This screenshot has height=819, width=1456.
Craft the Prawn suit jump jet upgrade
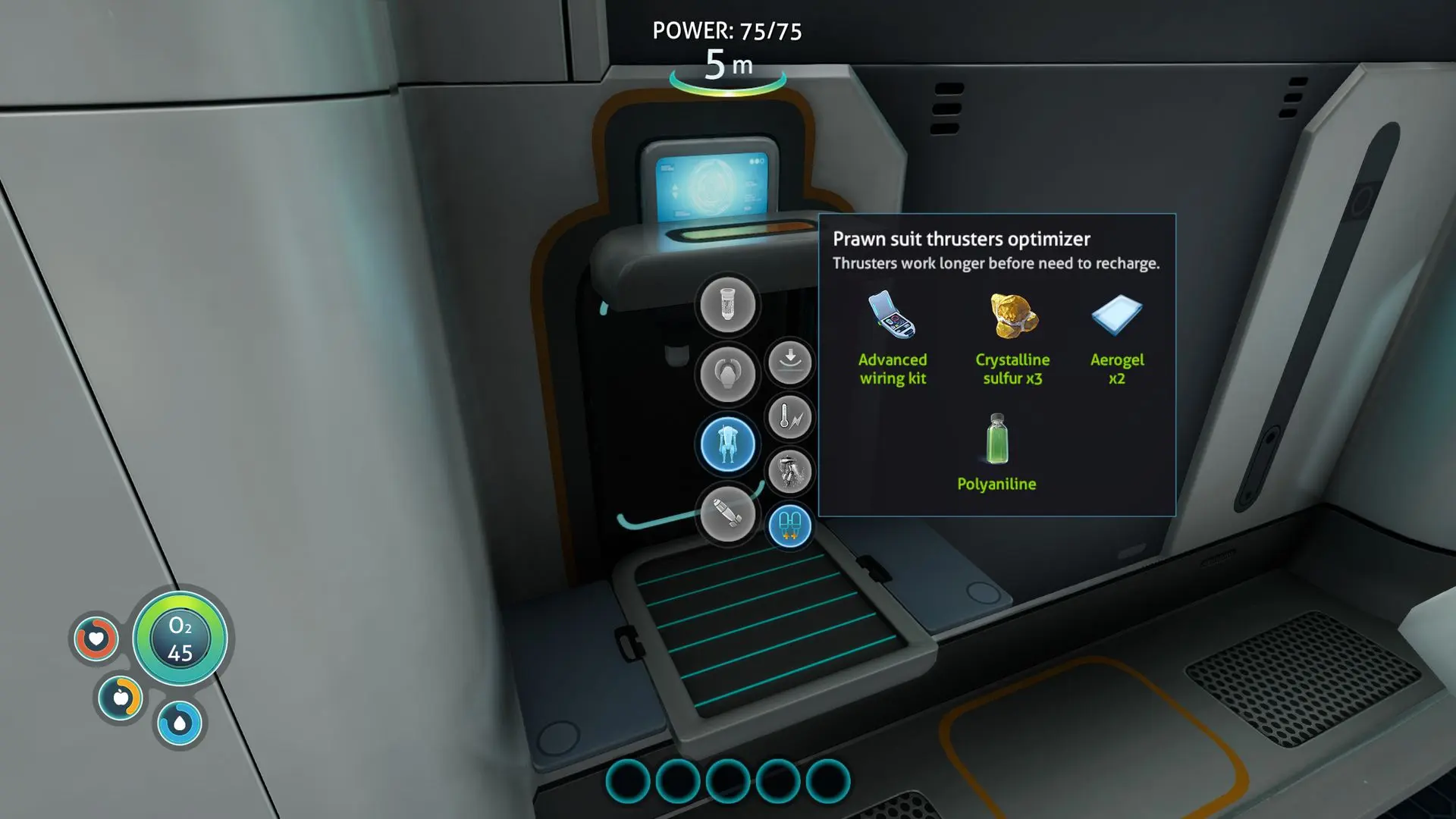tap(790, 472)
